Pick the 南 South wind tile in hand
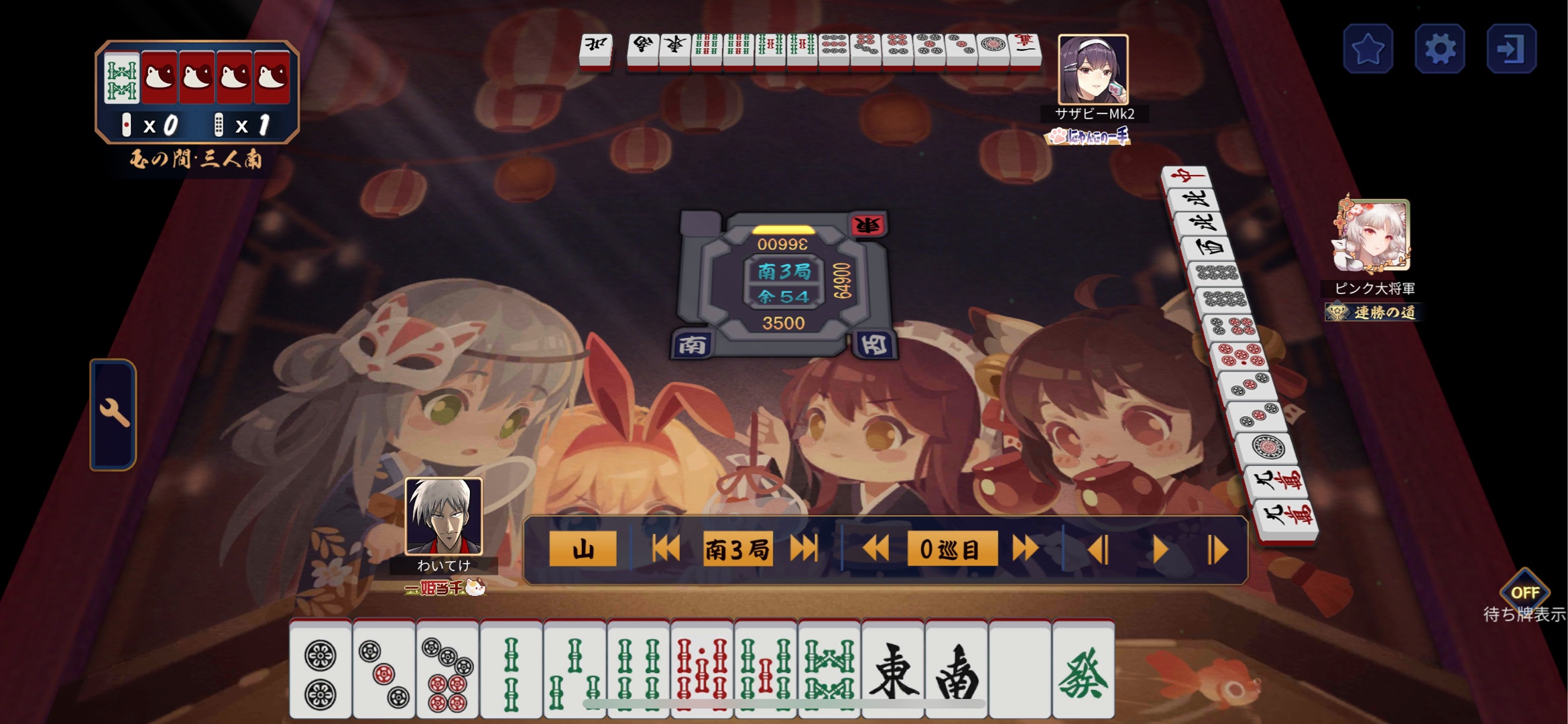Image resolution: width=1568 pixels, height=724 pixels. (957, 670)
